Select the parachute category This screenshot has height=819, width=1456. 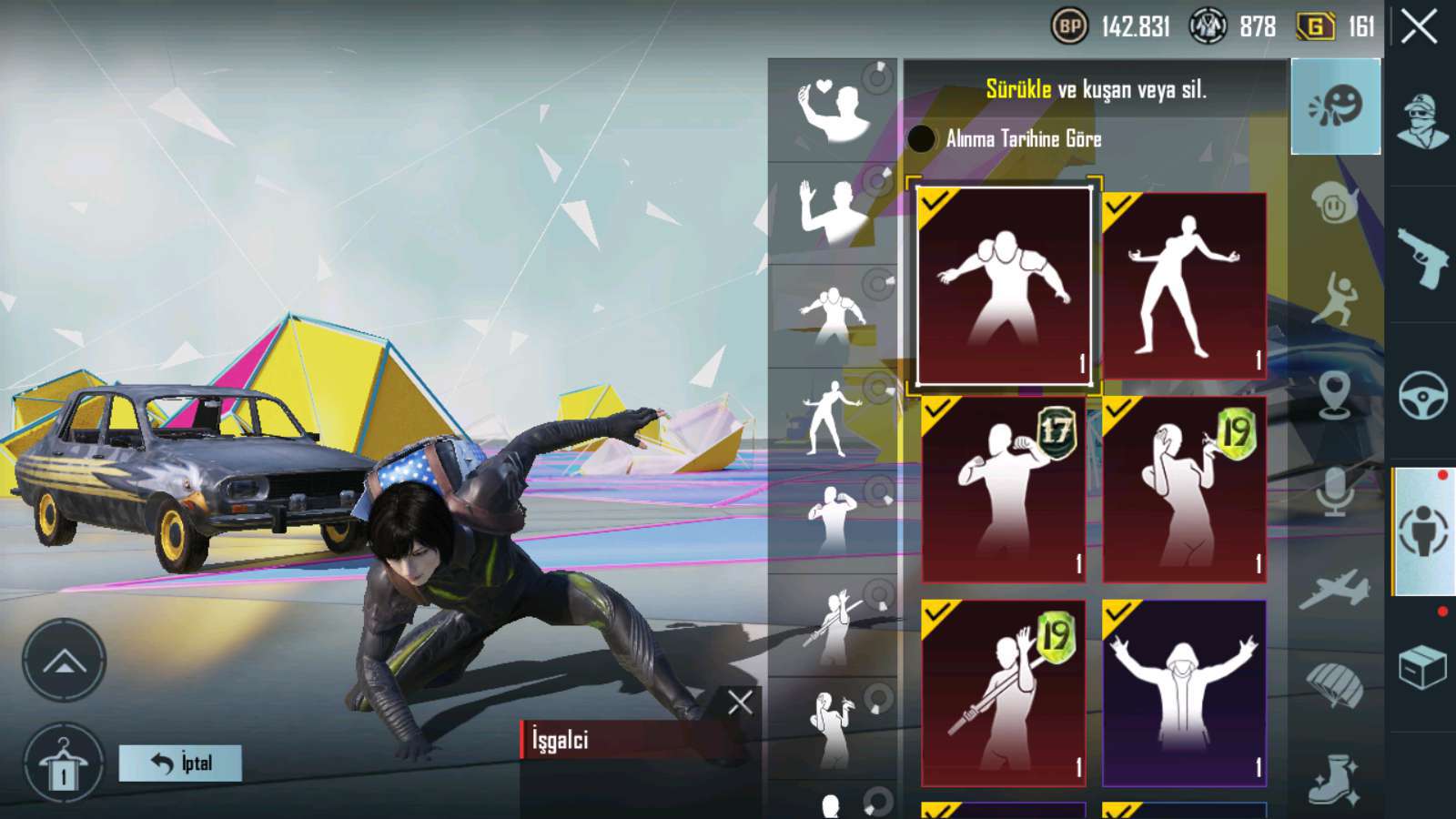pyautogui.click(x=1335, y=684)
